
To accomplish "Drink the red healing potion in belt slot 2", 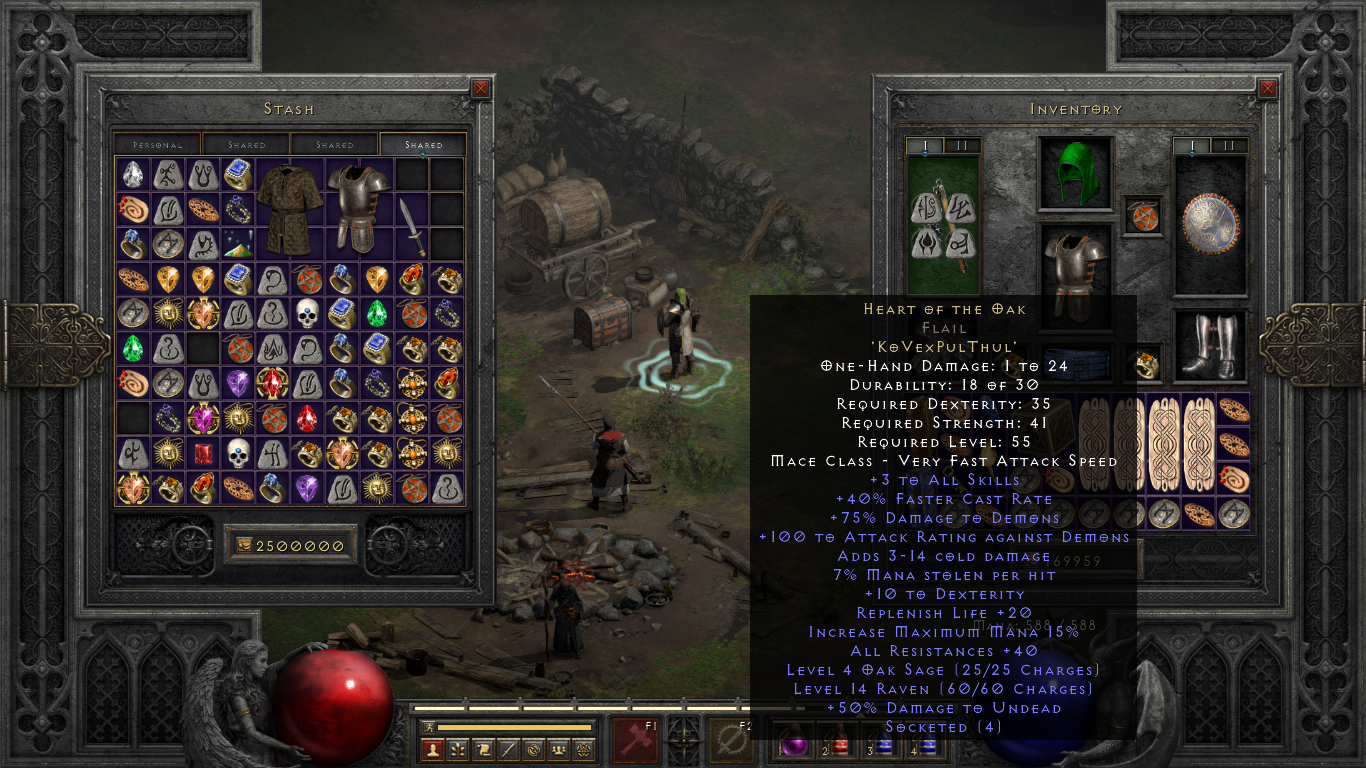I will [x=840, y=744].
